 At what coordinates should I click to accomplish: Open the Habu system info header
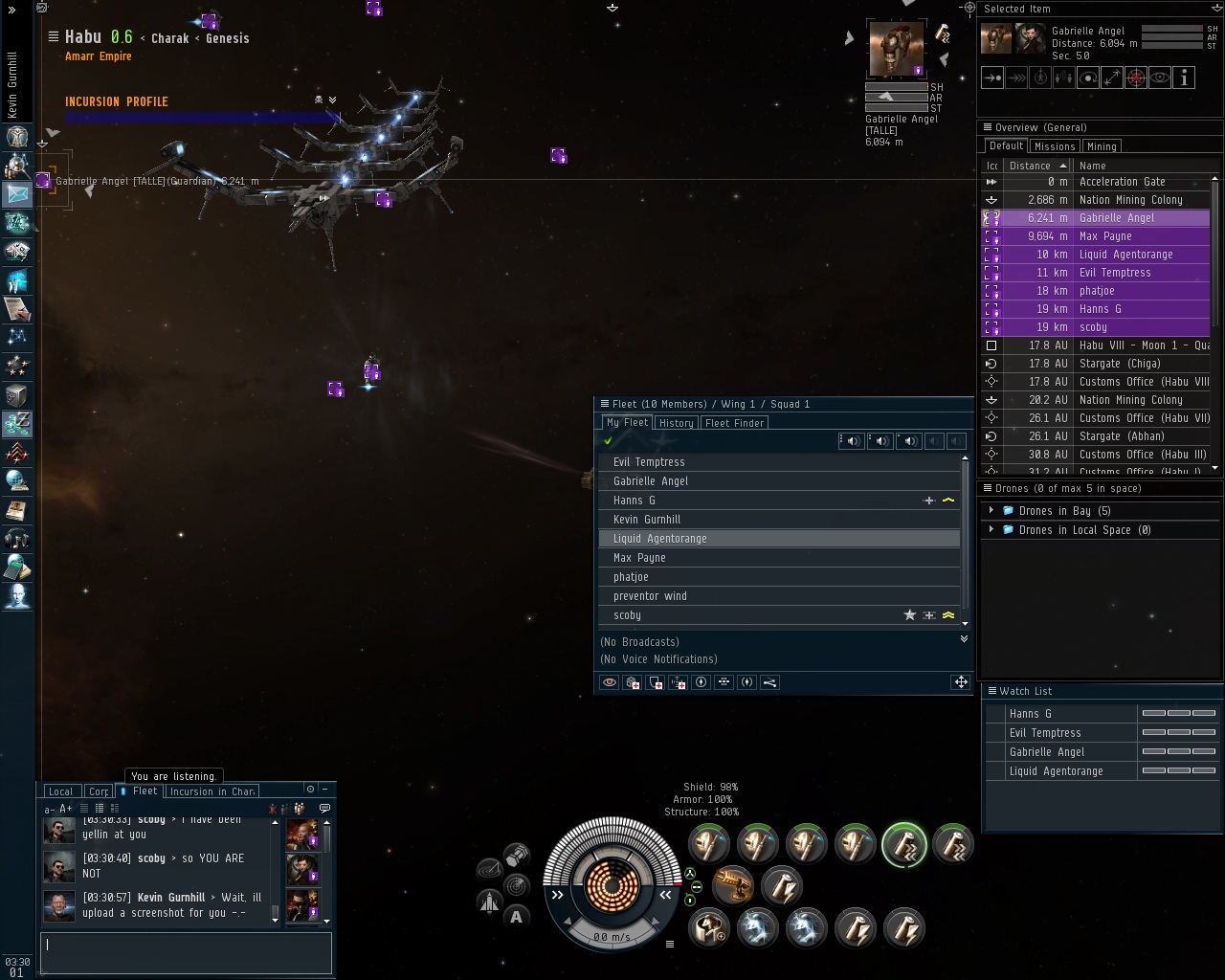click(83, 37)
